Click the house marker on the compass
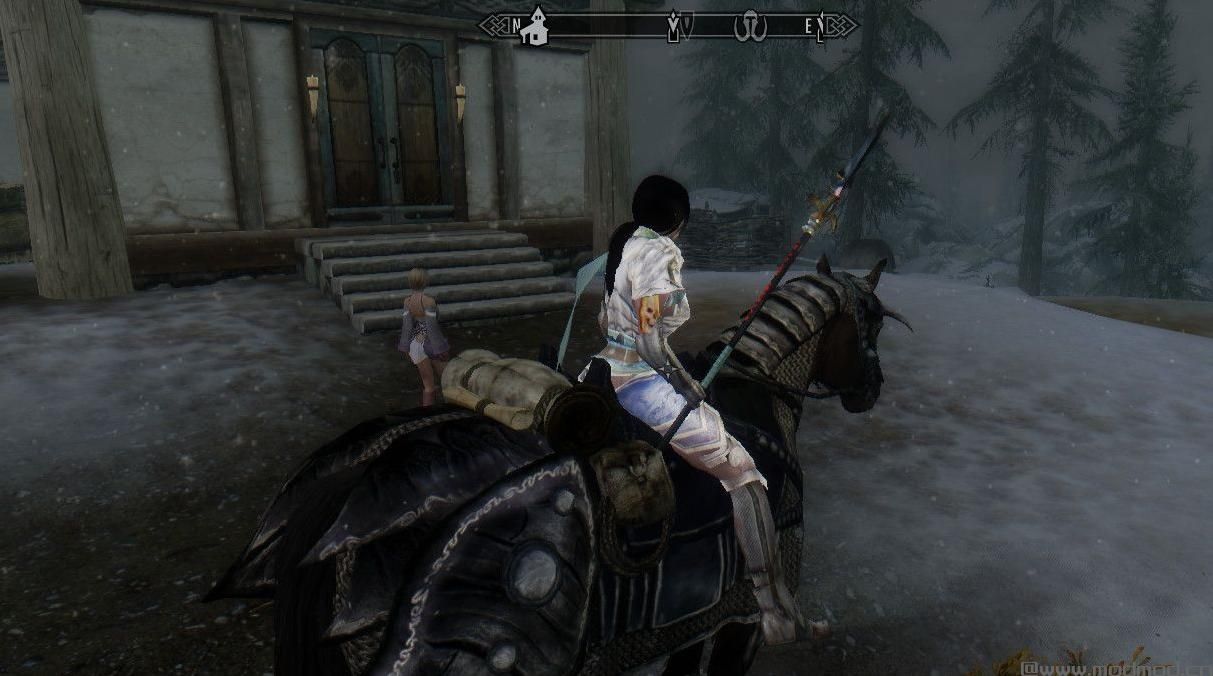The image size is (1213, 676). tap(536, 26)
